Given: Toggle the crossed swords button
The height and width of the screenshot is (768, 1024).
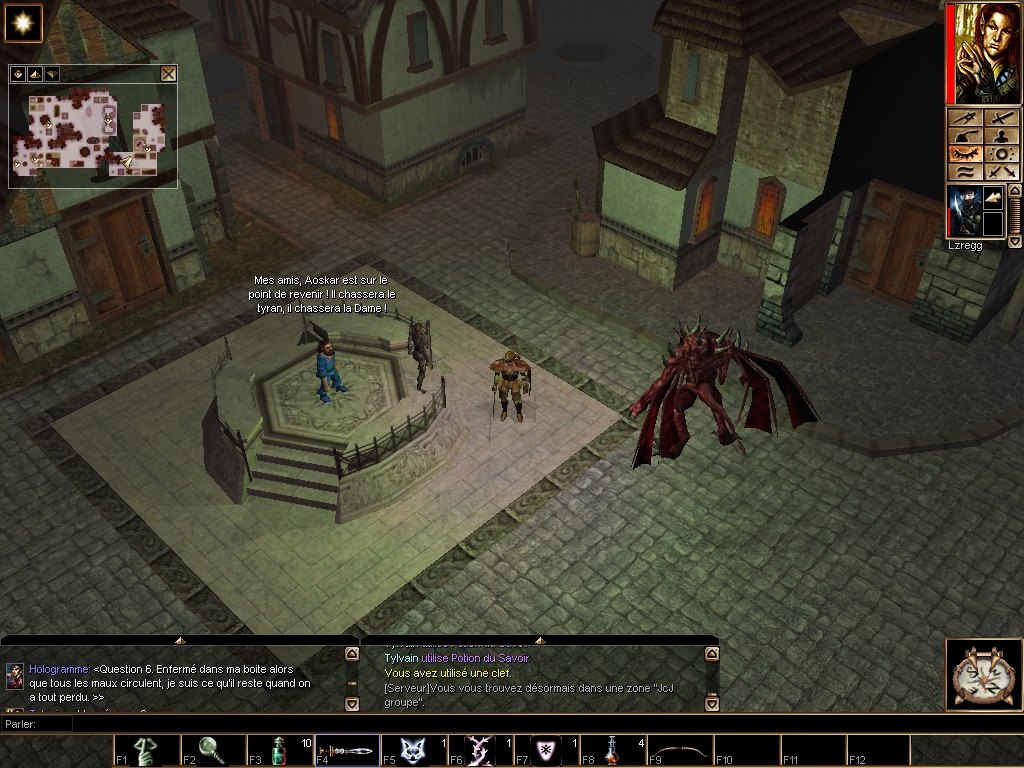Looking at the screenshot, I should click(1002, 172).
